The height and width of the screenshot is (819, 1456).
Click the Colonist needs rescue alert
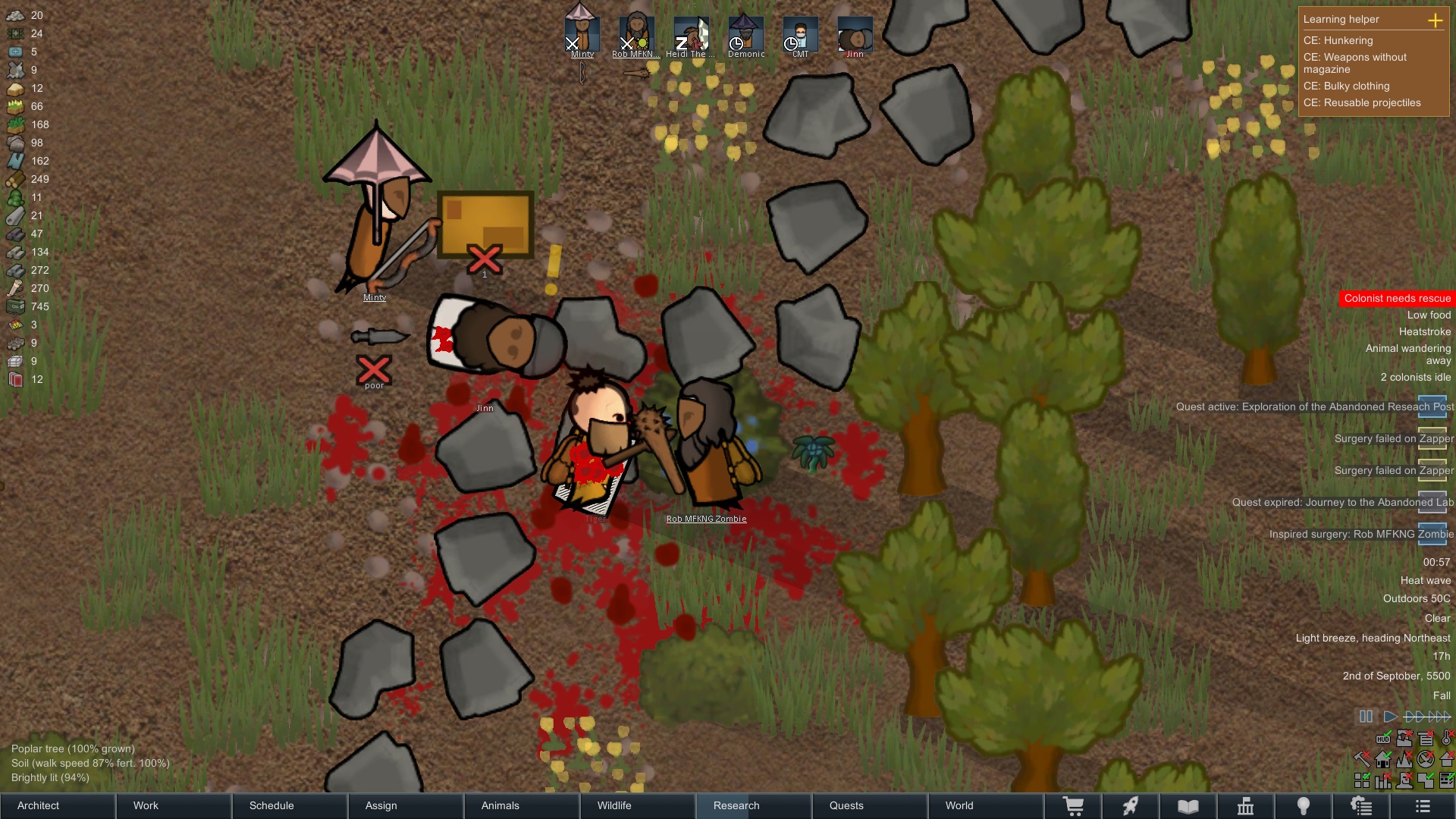coord(1398,298)
